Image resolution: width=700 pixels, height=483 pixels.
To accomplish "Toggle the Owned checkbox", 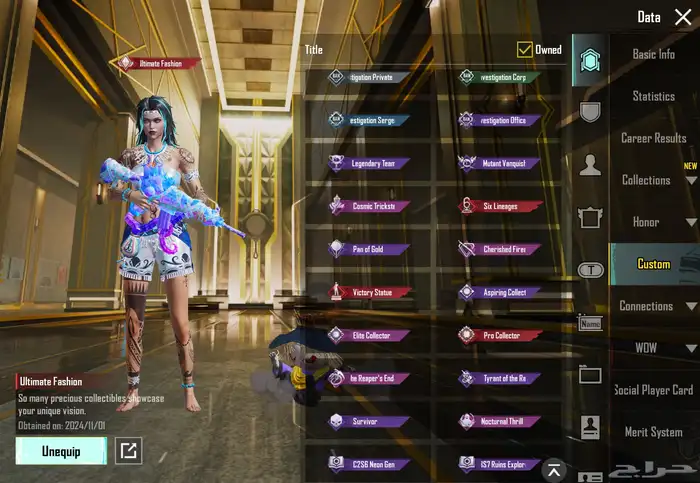I will (524, 49).
